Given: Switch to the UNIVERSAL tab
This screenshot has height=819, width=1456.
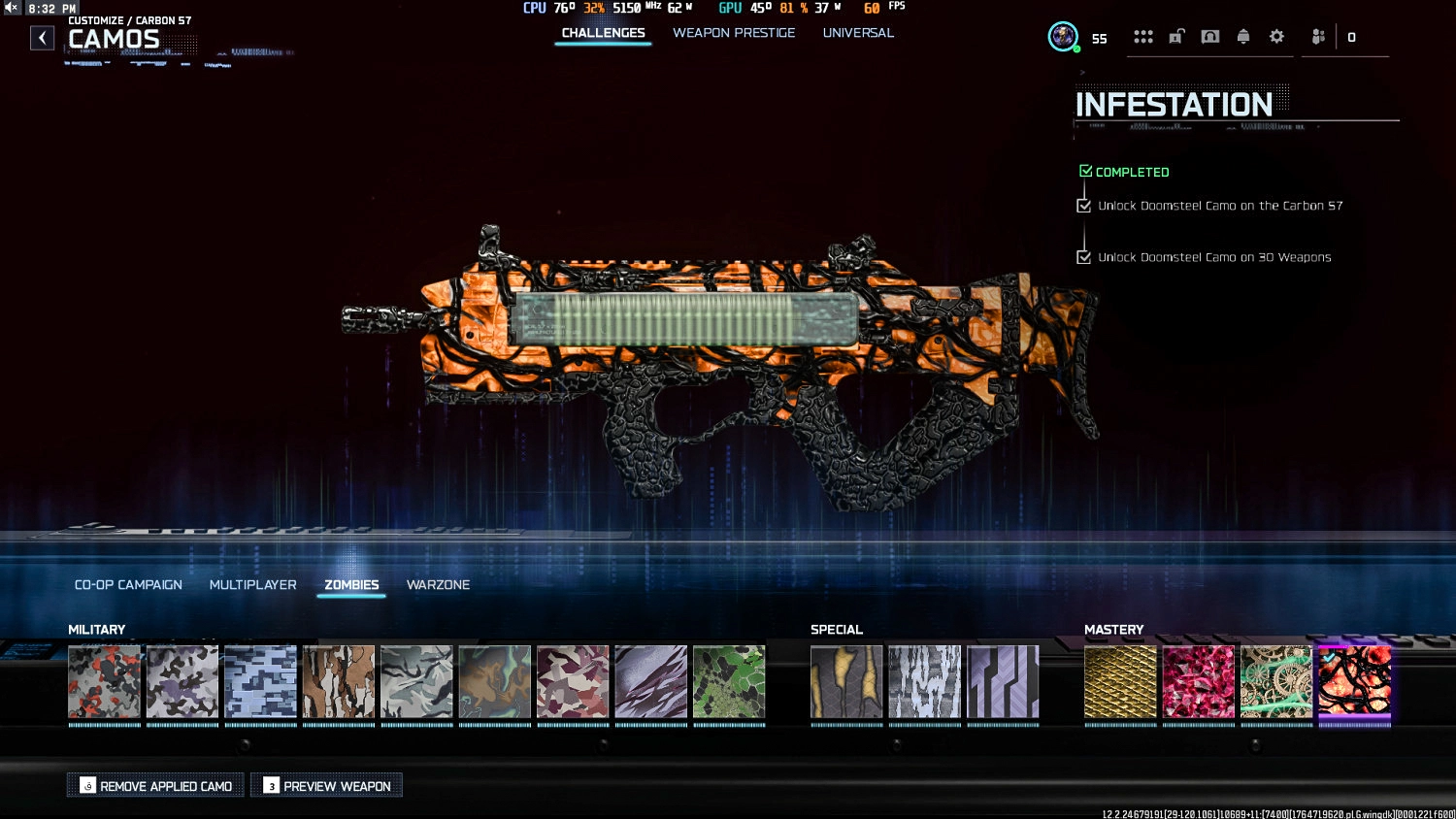Looking at the screenshot, I should [858, 32].
